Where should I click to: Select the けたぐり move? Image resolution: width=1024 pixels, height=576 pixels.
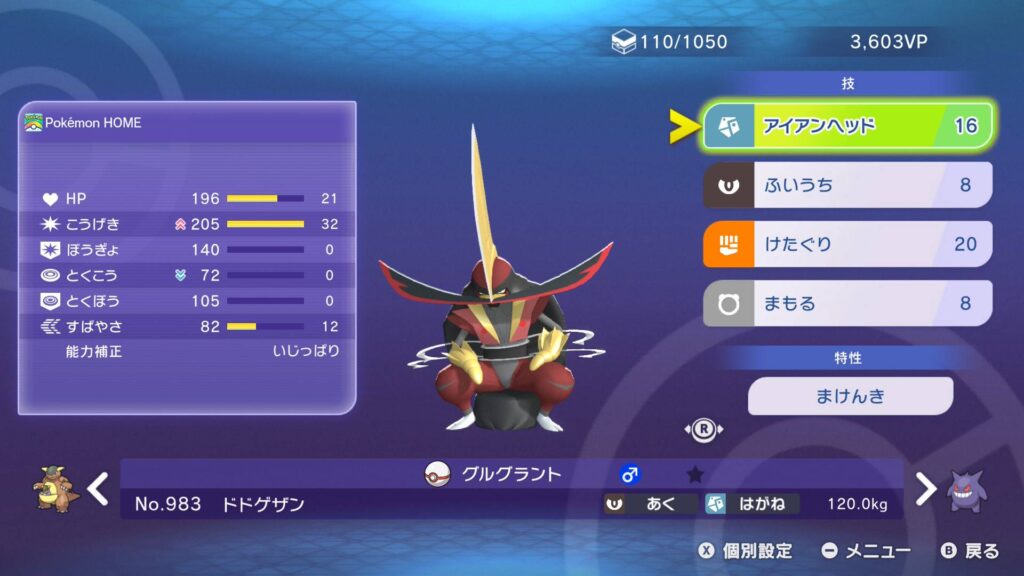[847, 244]
